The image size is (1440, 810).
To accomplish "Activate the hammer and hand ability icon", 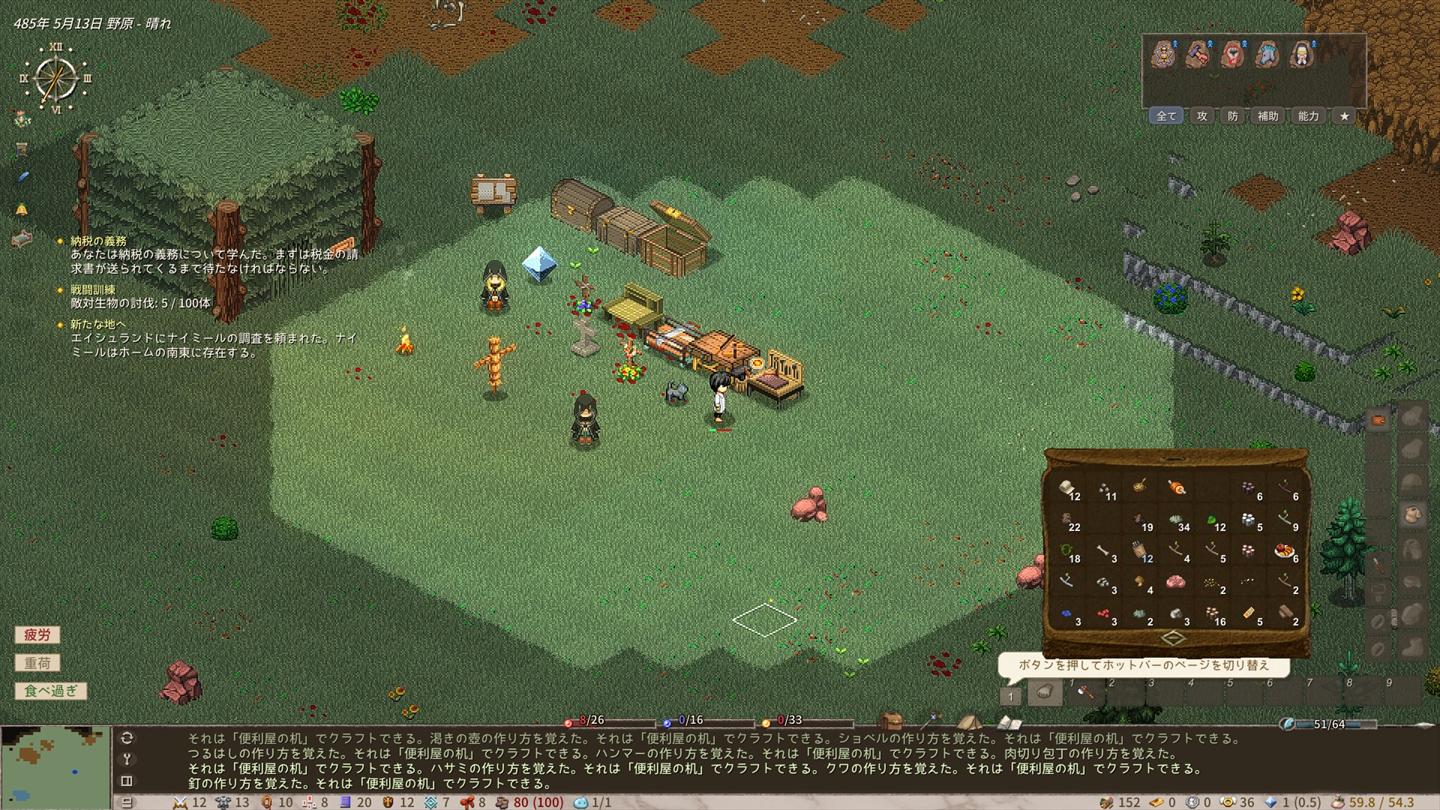I will [x=1198, y=54].
